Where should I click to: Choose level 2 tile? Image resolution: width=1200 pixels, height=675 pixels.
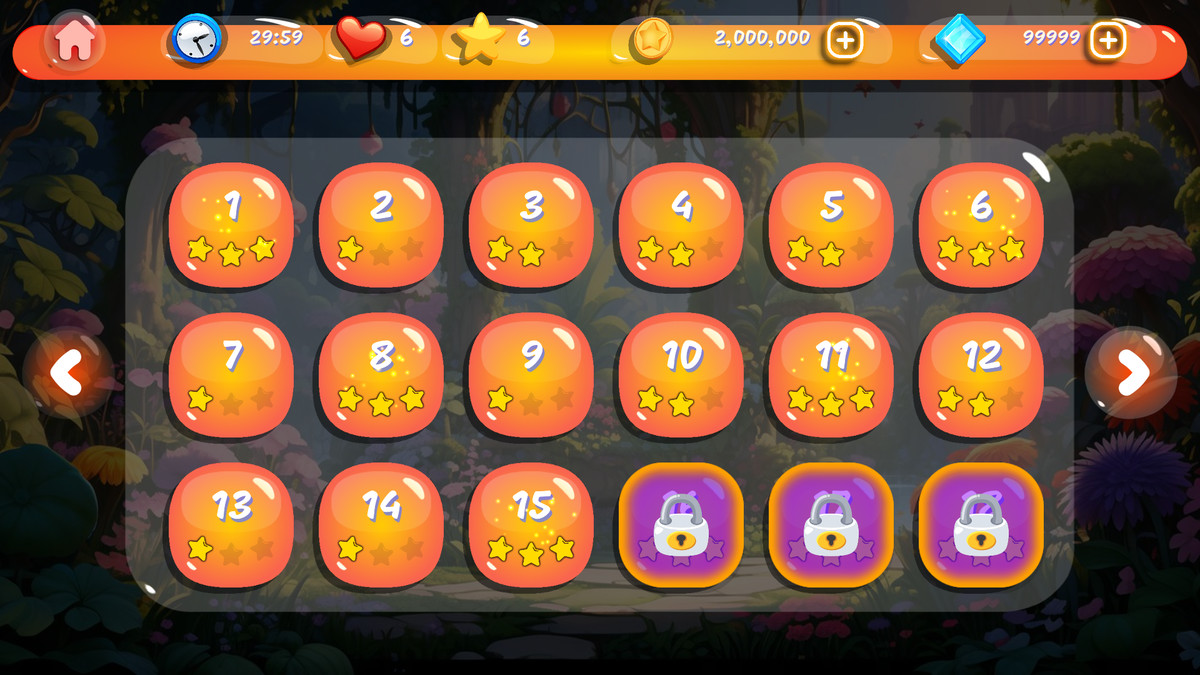point(381,225)
